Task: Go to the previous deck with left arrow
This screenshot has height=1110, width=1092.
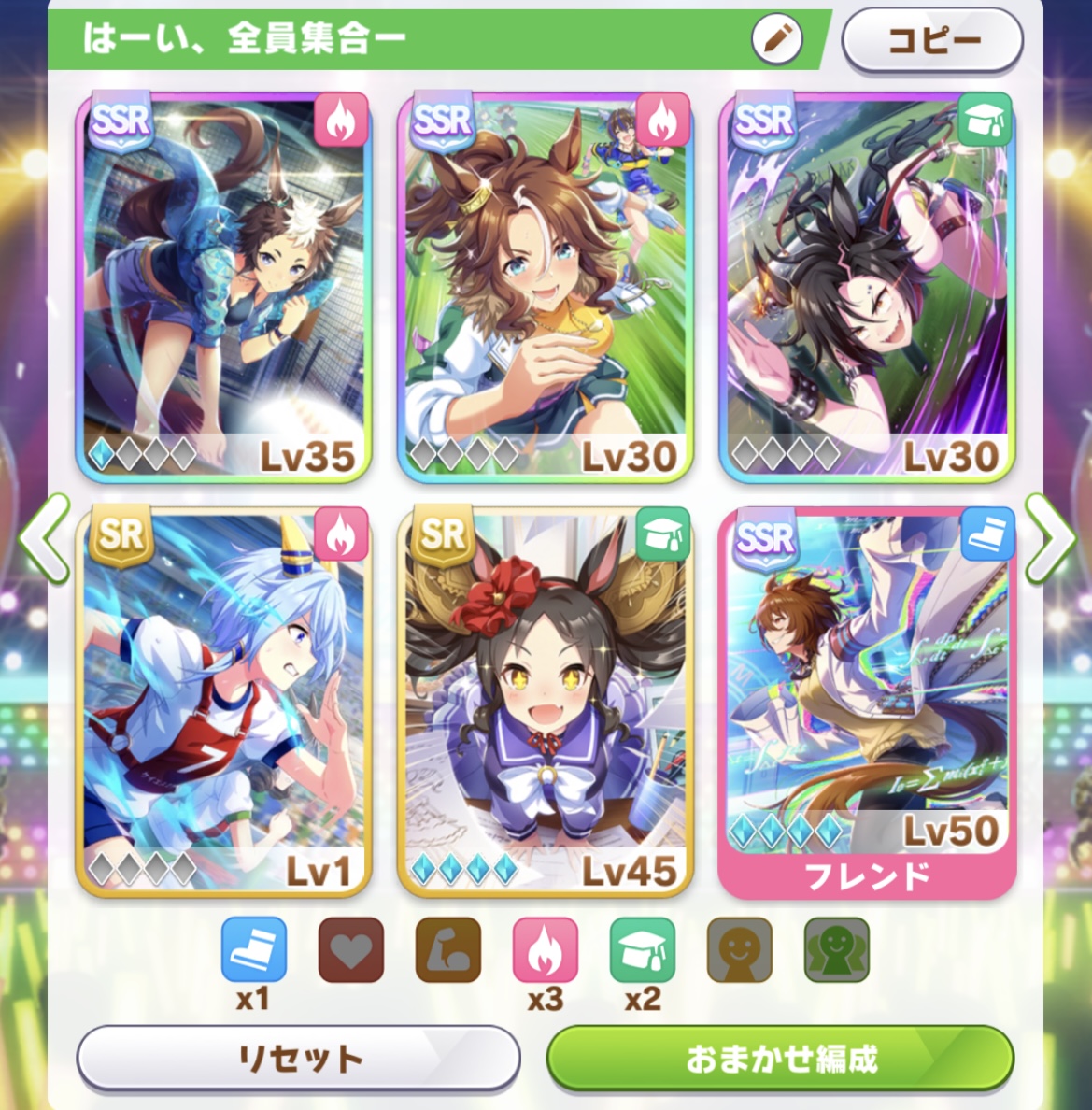Action: pos(43,539)
